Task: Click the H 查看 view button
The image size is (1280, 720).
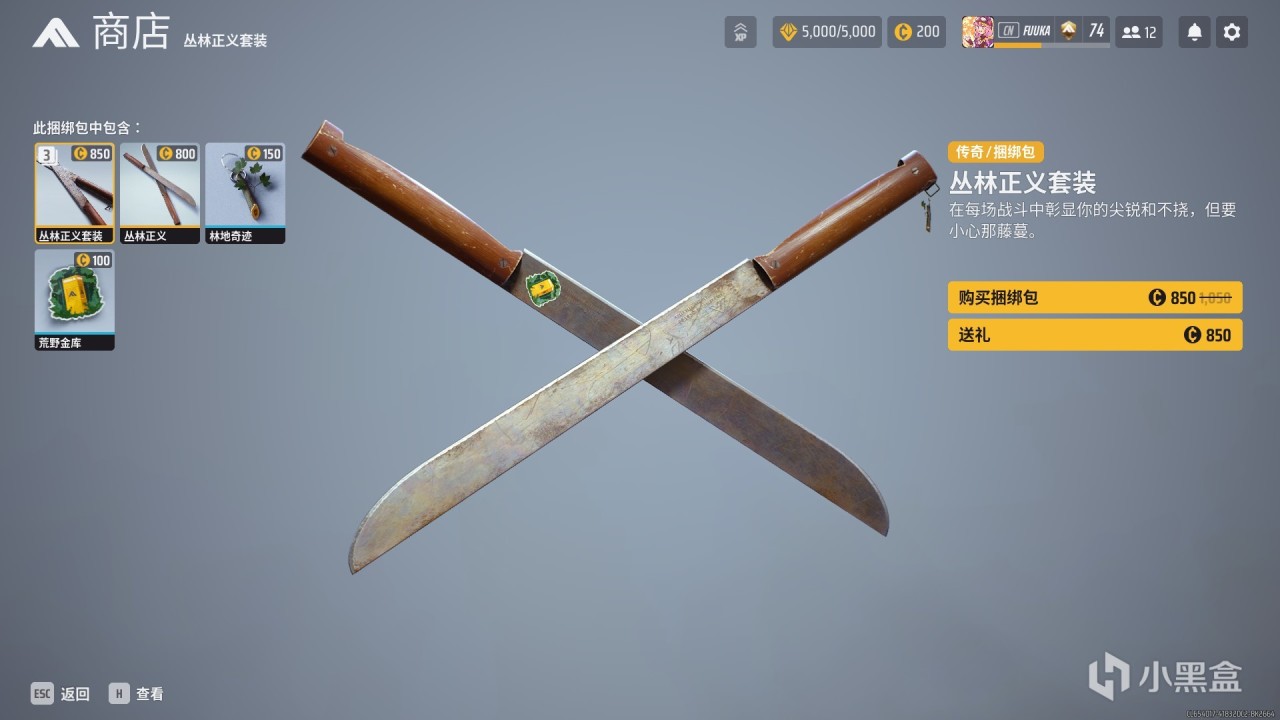Action: coord(137,693)
